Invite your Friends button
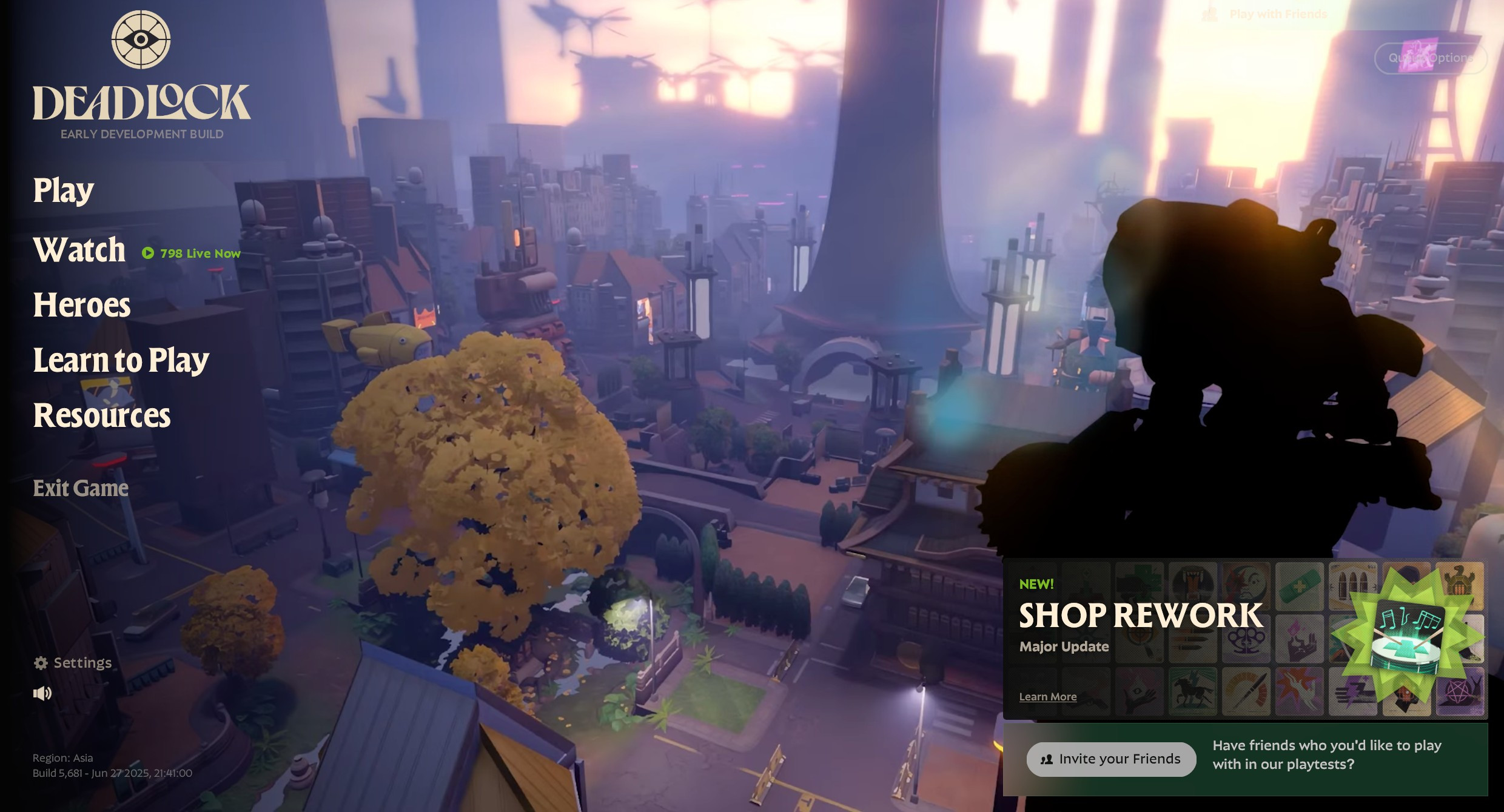This screenshot has width=1504, height=812. [x=1111, y=759]
